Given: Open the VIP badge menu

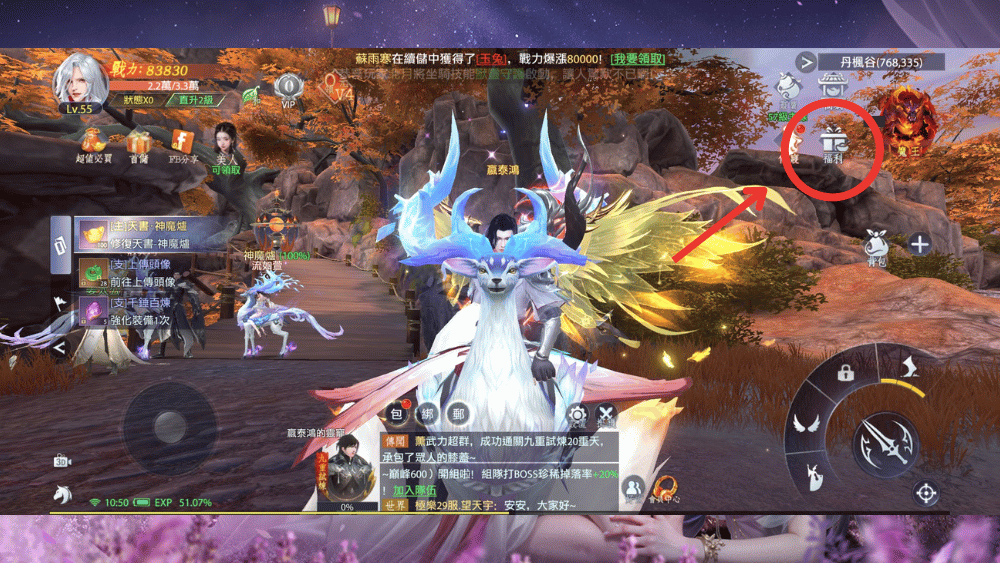Looking at the screenshot, I should [289, 88].
